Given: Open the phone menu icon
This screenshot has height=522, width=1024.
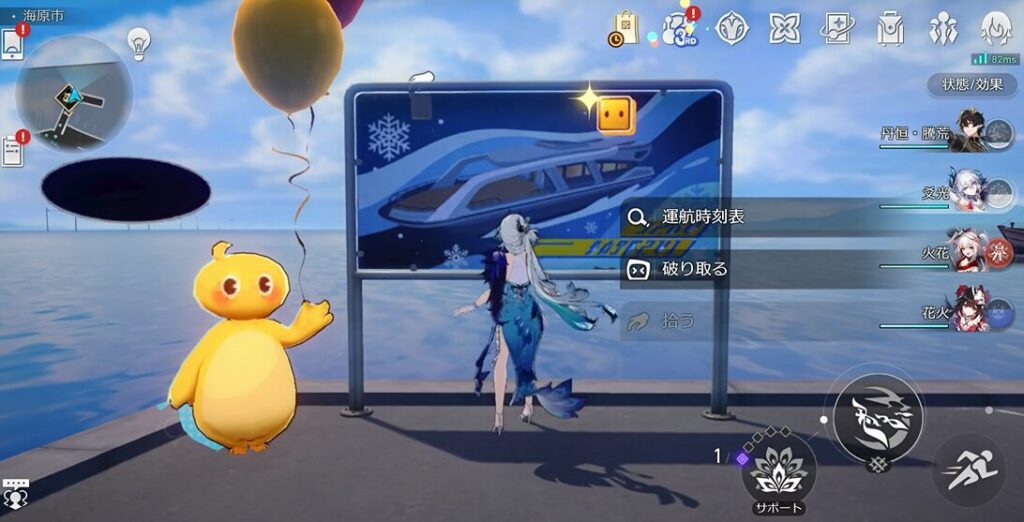Looking at the screenshot, I should tap(12, 44).
